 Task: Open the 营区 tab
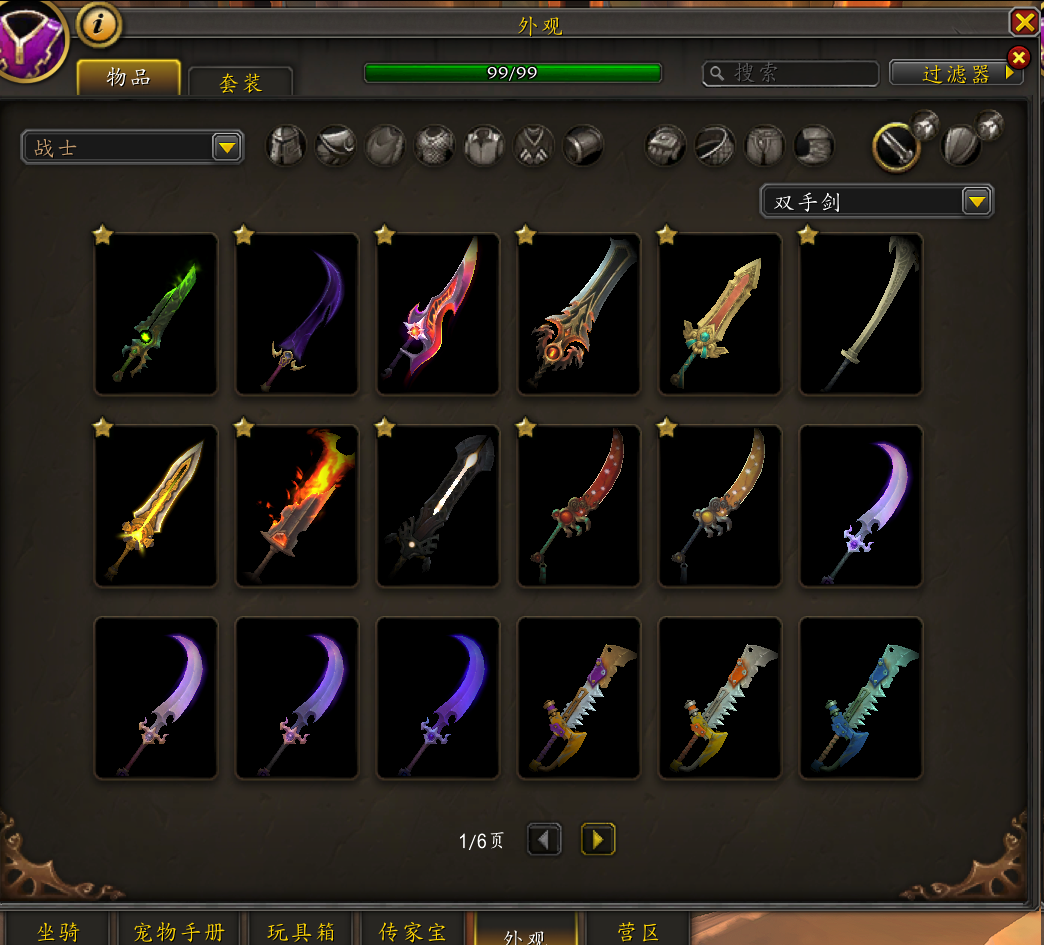[638, 931]
